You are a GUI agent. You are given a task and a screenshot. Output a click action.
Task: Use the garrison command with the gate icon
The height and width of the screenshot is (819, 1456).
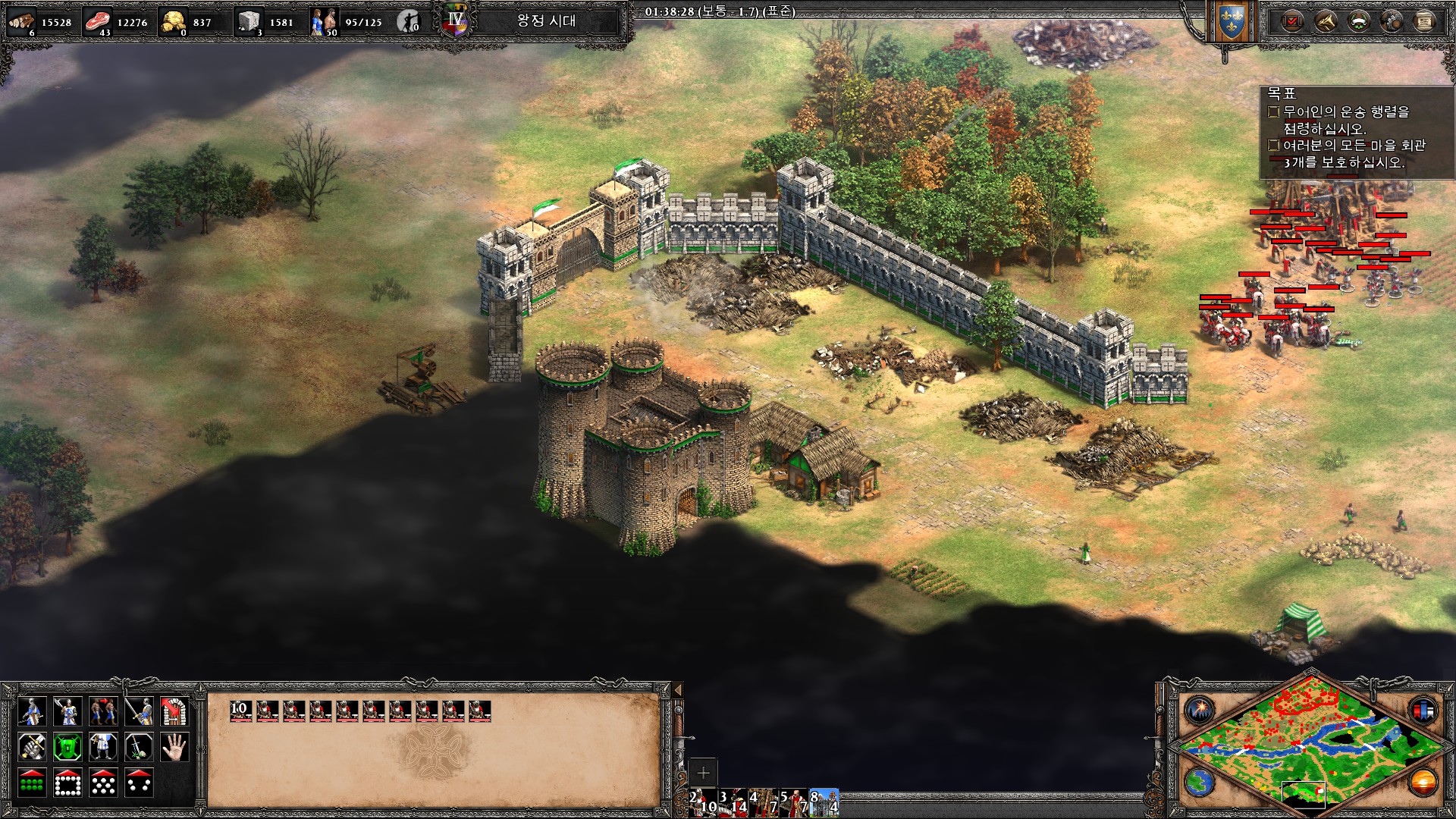[174, 711]
